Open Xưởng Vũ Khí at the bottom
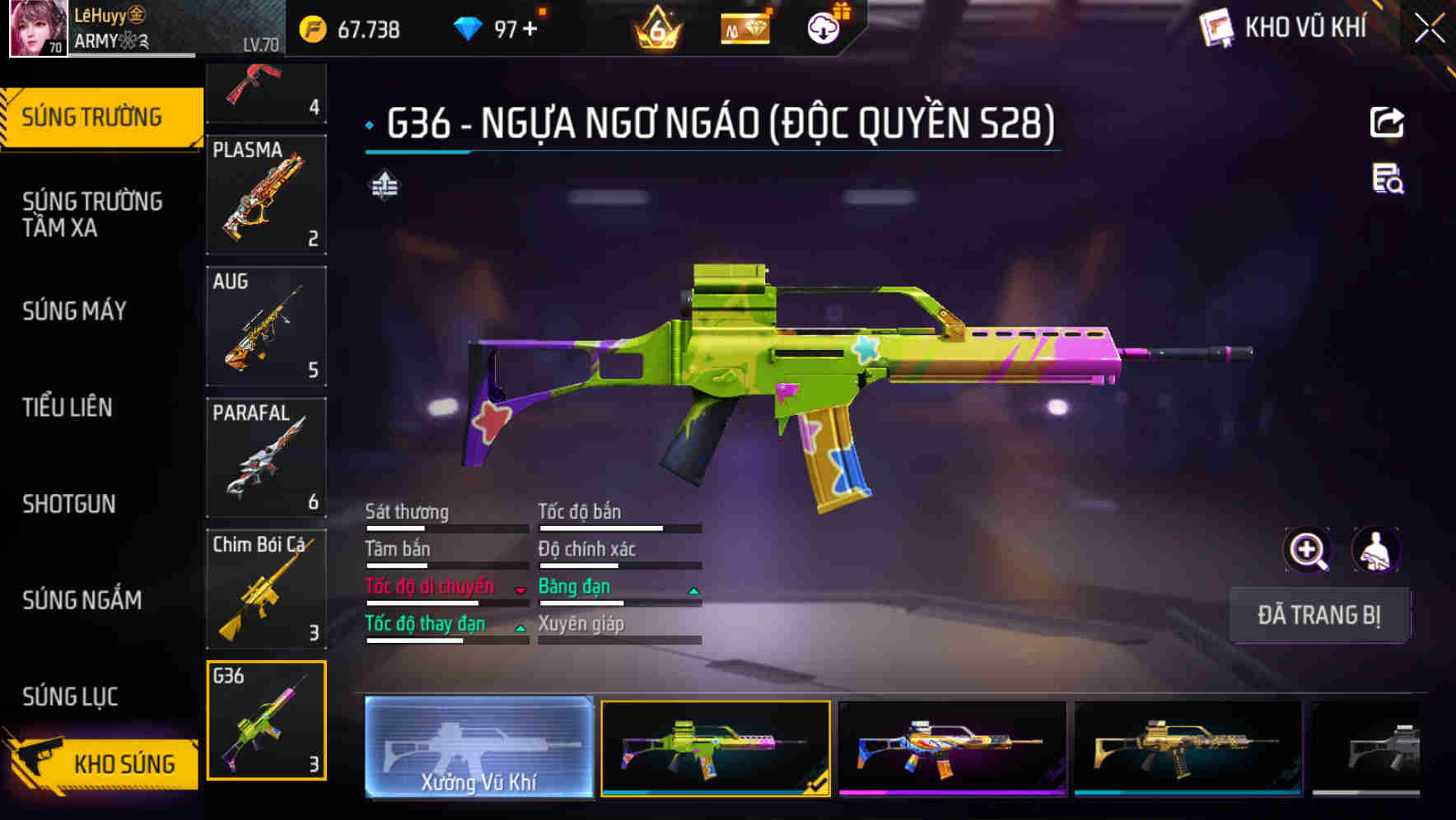Viewport: 1456px width, 820px height. (478, 748)
